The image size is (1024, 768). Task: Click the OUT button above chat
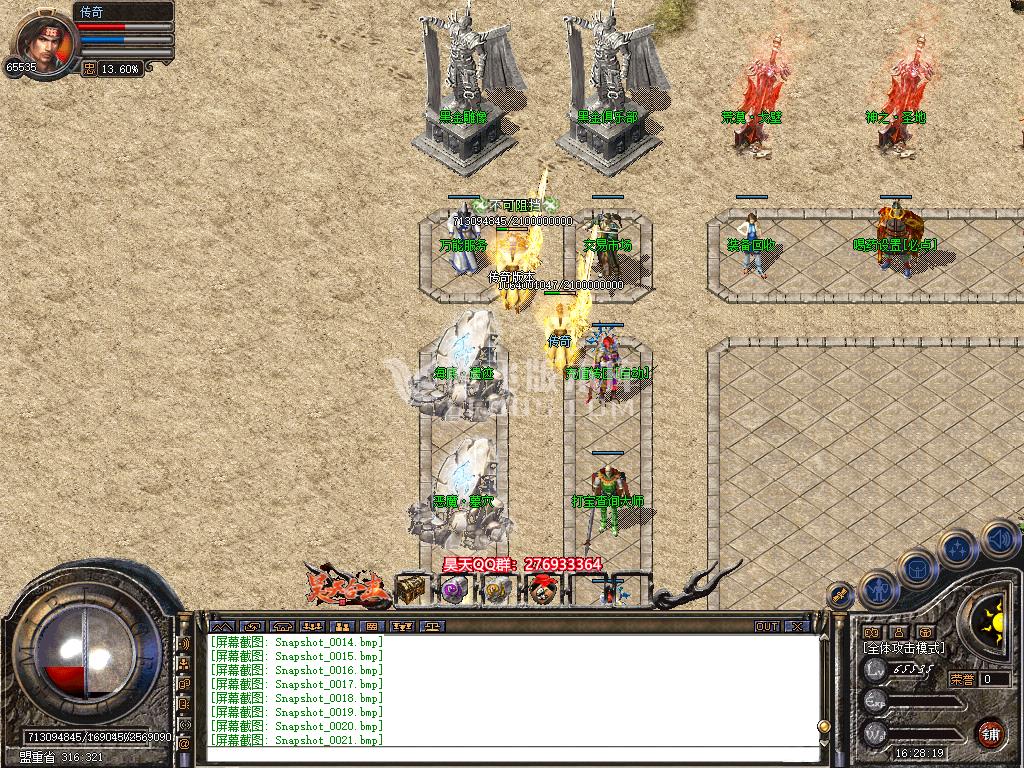[x=767, y=626]
